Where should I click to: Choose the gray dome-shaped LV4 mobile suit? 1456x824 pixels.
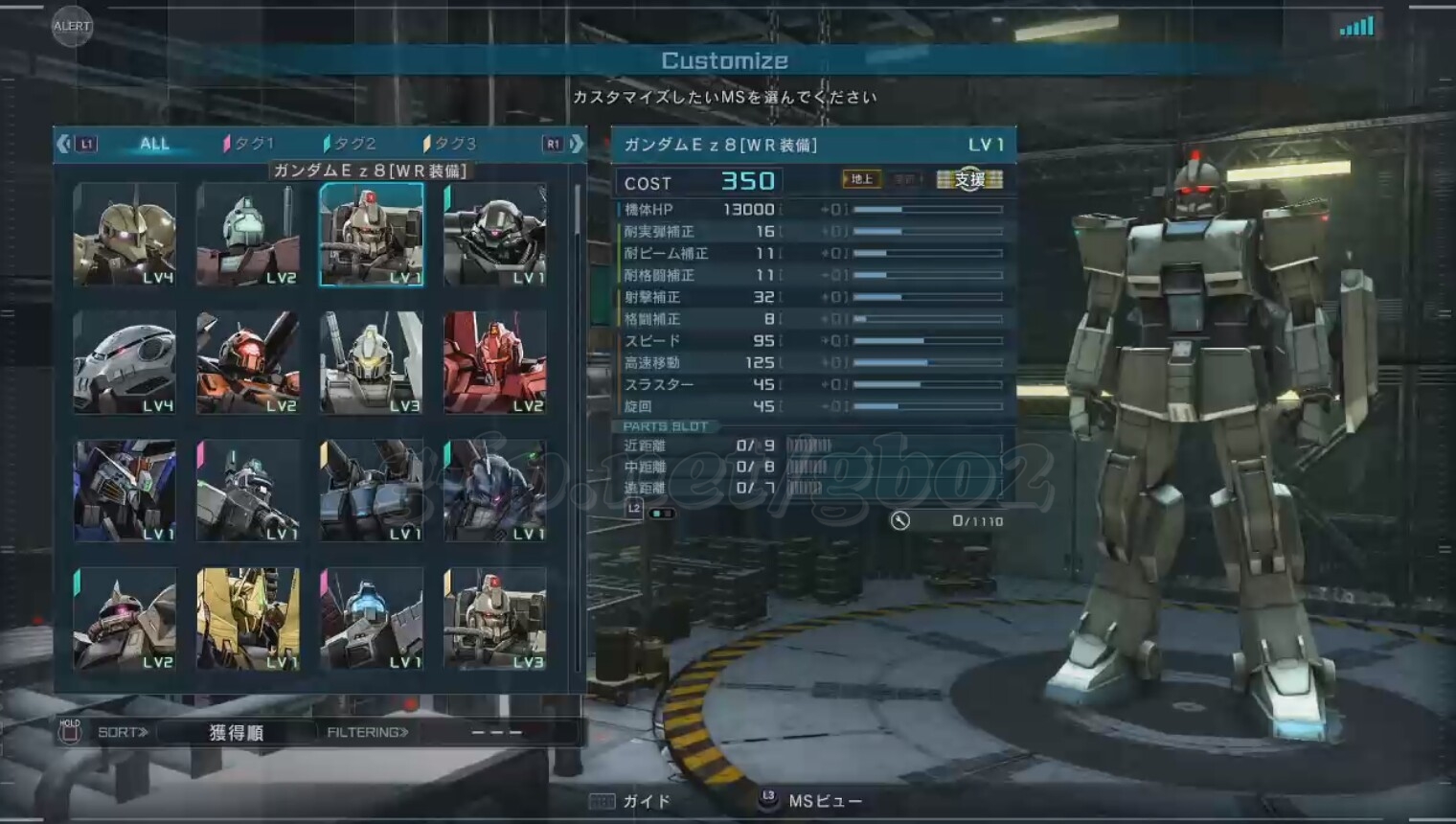125,362
